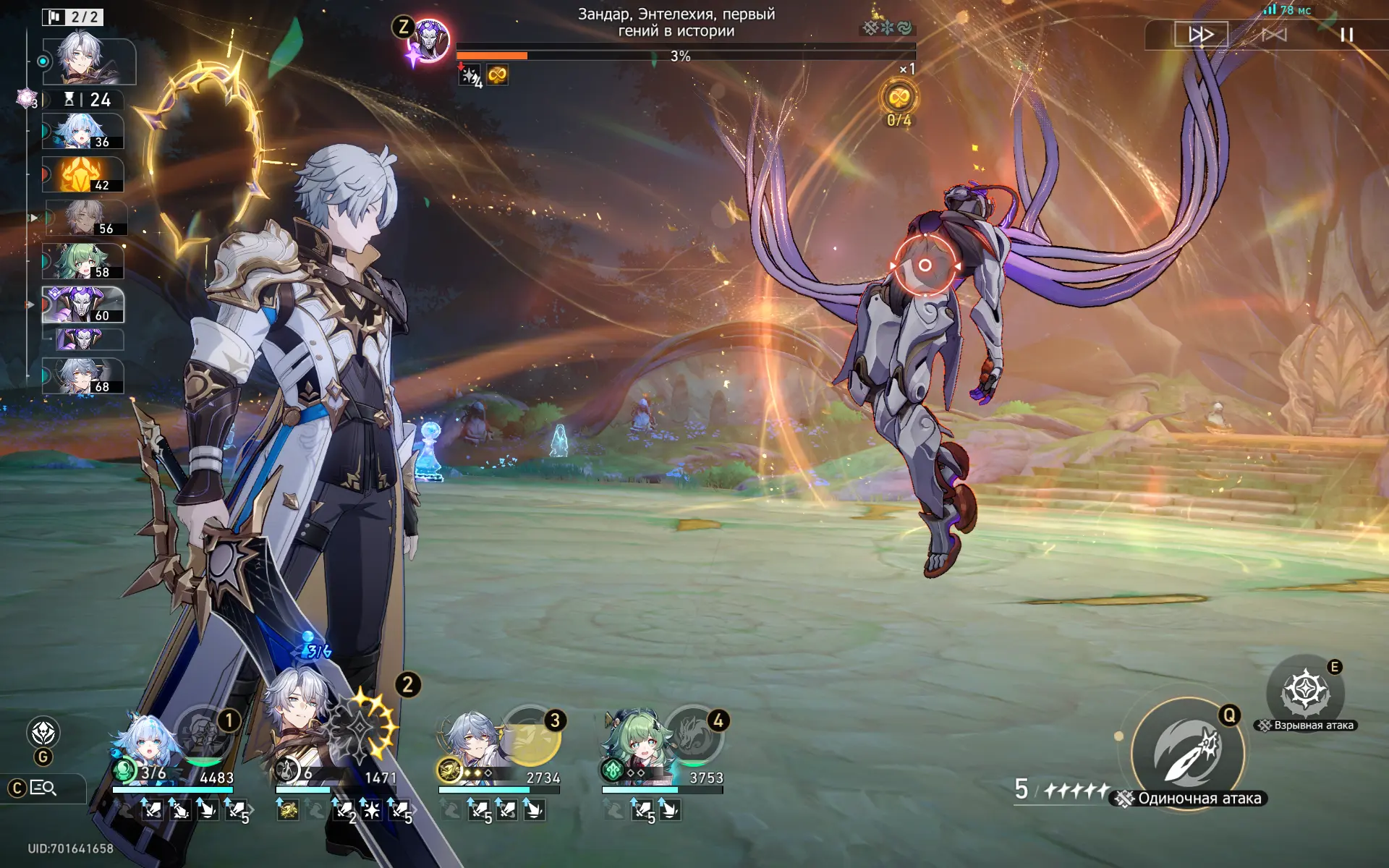
Task: Select the green-haired turn portrait numbered 58
Action: (83, 261)
